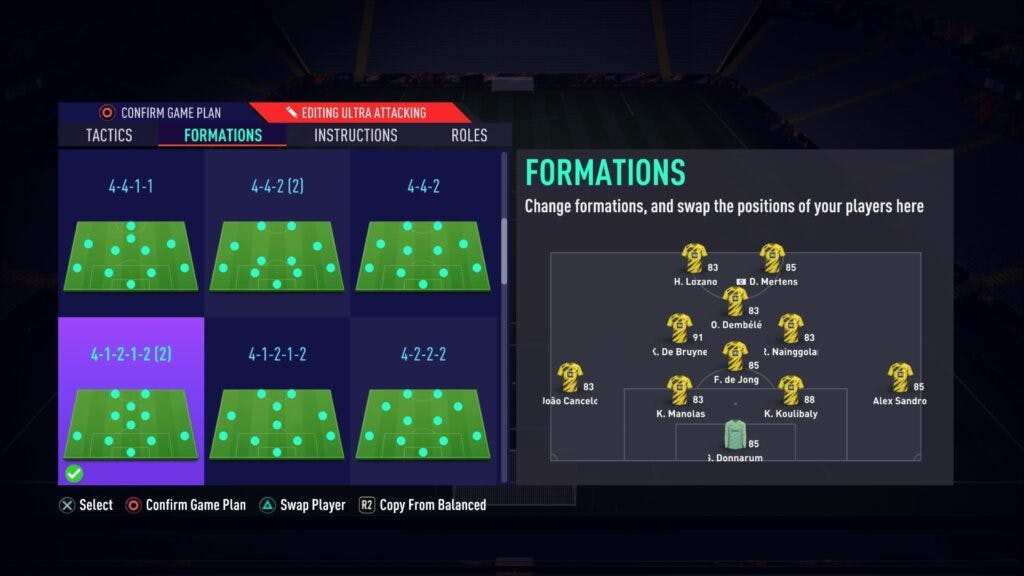This screenshot has height=576, width=1024.
Task: Choose the 4-1-2-1-2 formation tile
Action: click(277, 401)
